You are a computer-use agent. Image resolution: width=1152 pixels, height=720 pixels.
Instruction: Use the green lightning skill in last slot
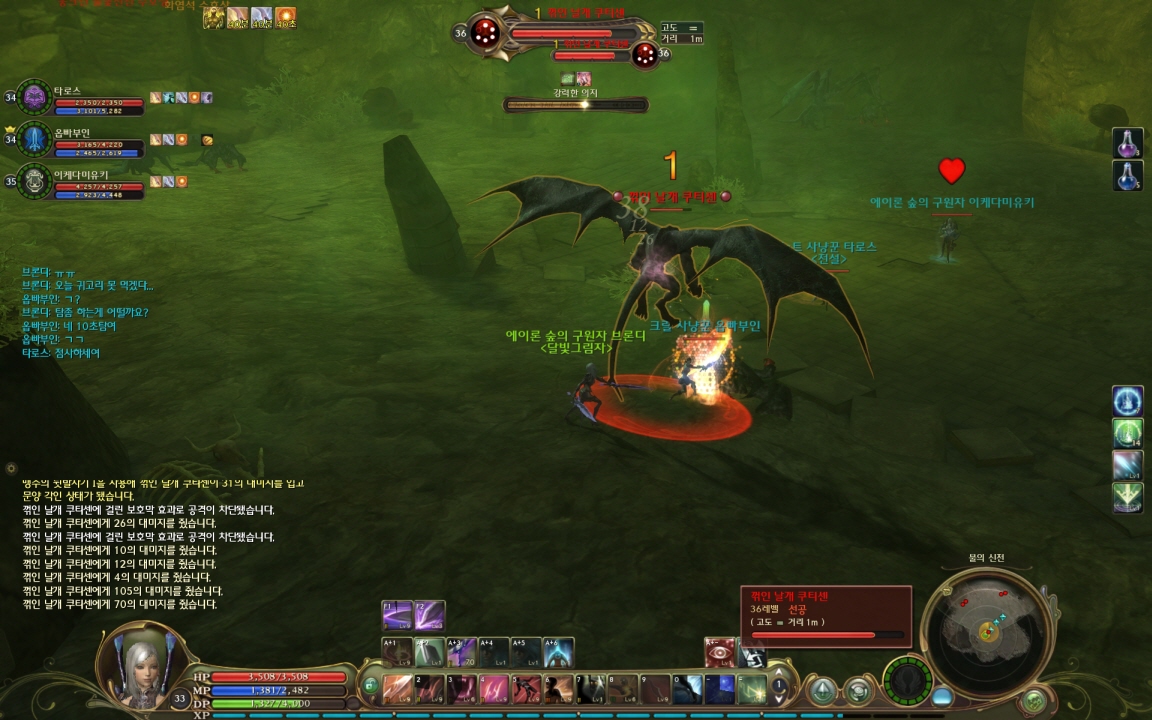click(751, 688)
